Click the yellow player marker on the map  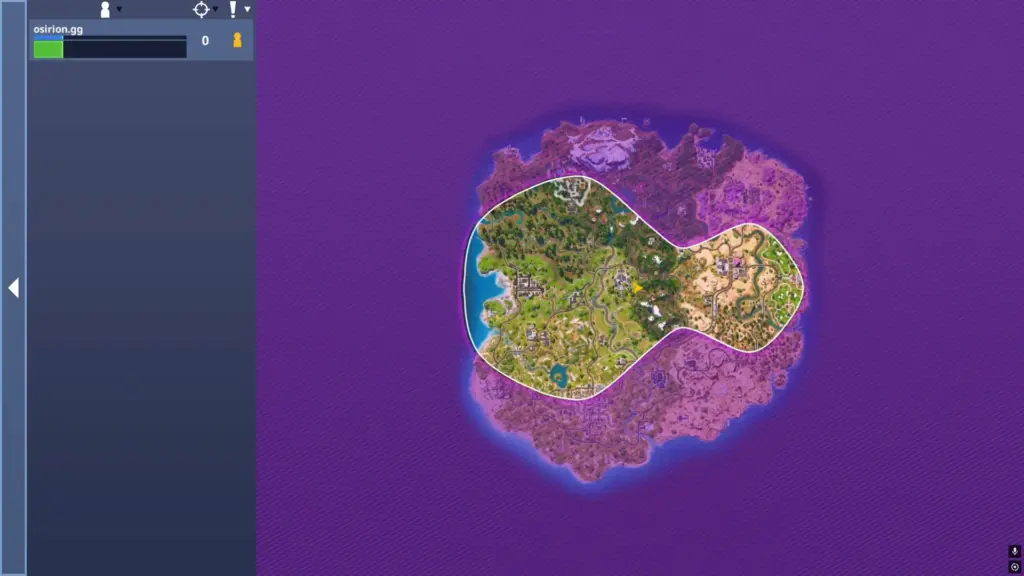pos(637,287)
